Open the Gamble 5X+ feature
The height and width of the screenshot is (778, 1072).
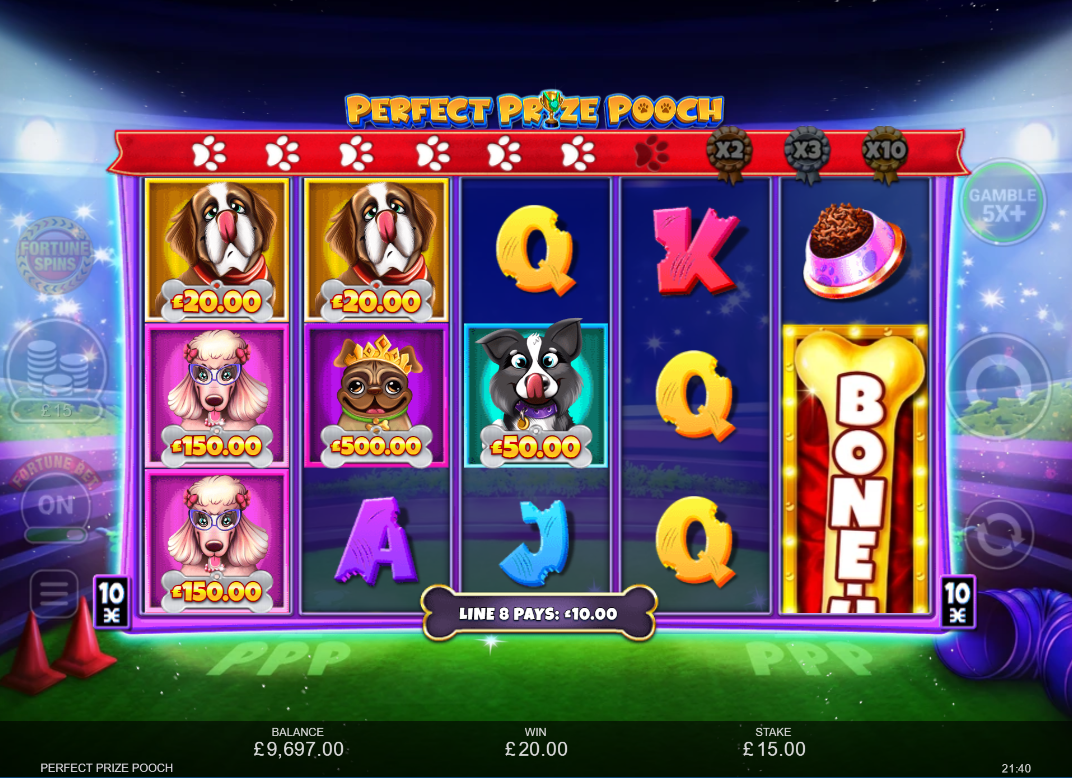[x=1001, y=204]
